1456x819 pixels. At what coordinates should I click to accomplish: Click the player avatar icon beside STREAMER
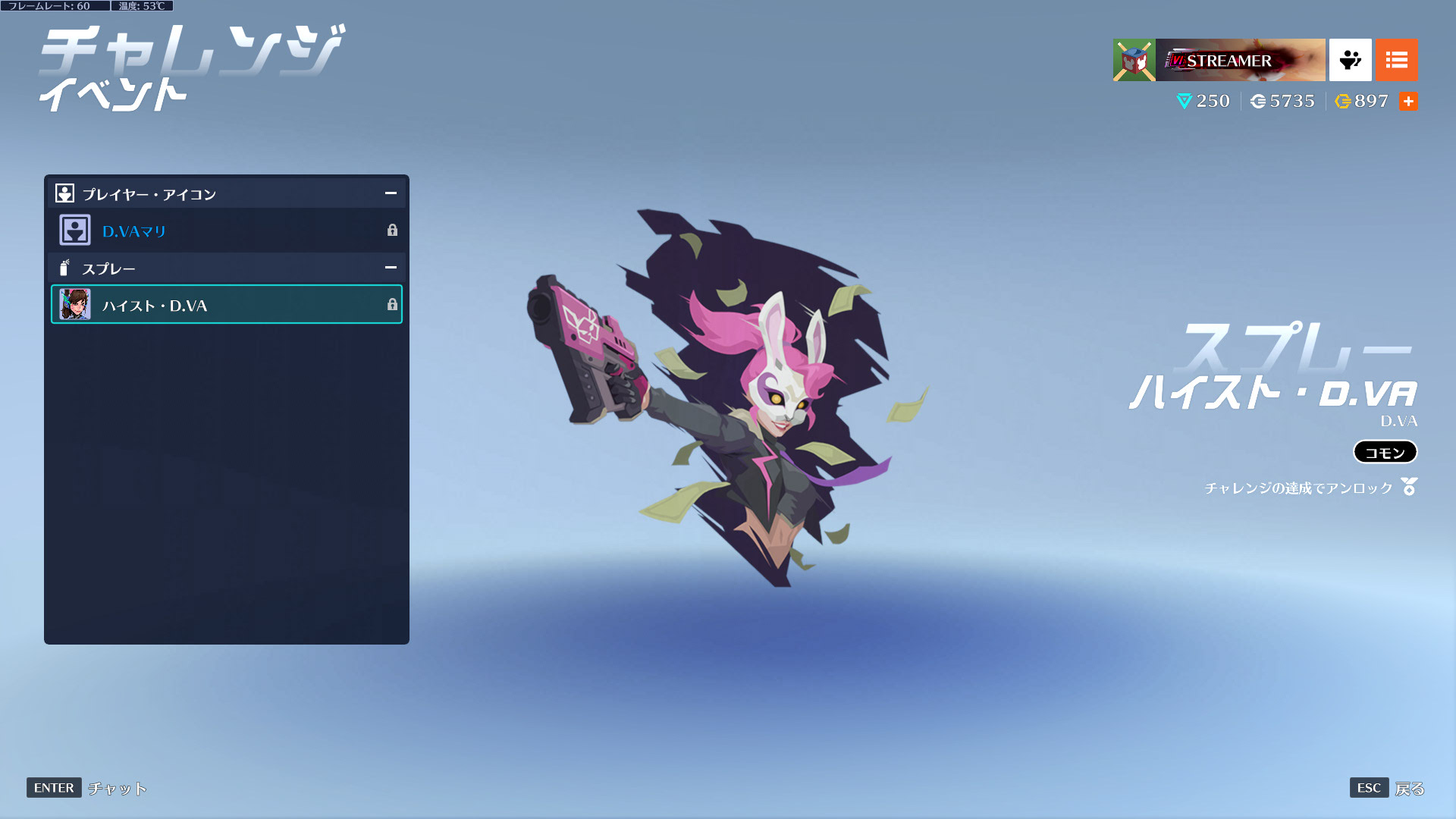pyautogui.click(x=1134, y=60)
